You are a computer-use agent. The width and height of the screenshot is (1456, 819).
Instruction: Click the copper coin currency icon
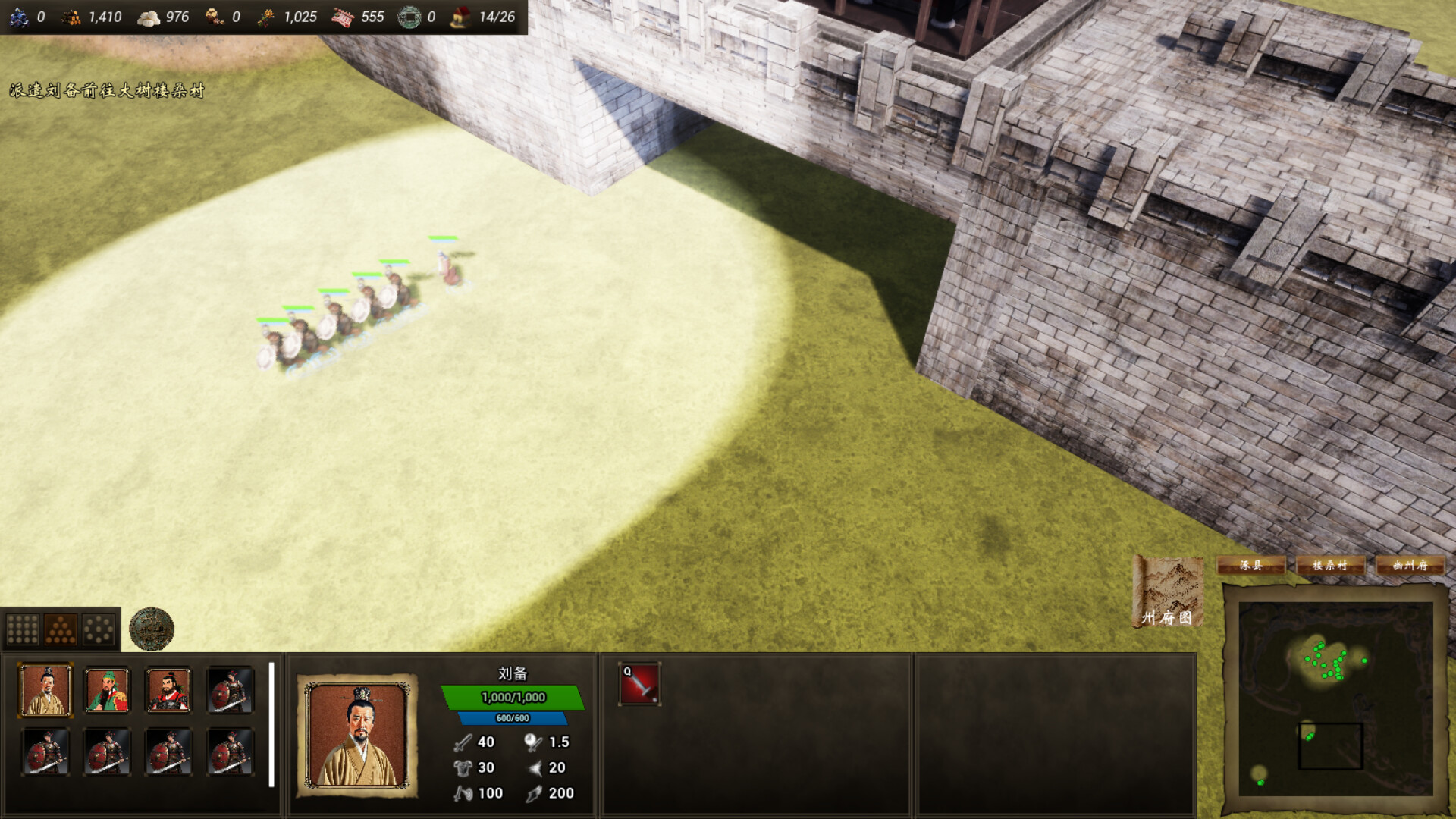tap(410, 16)
